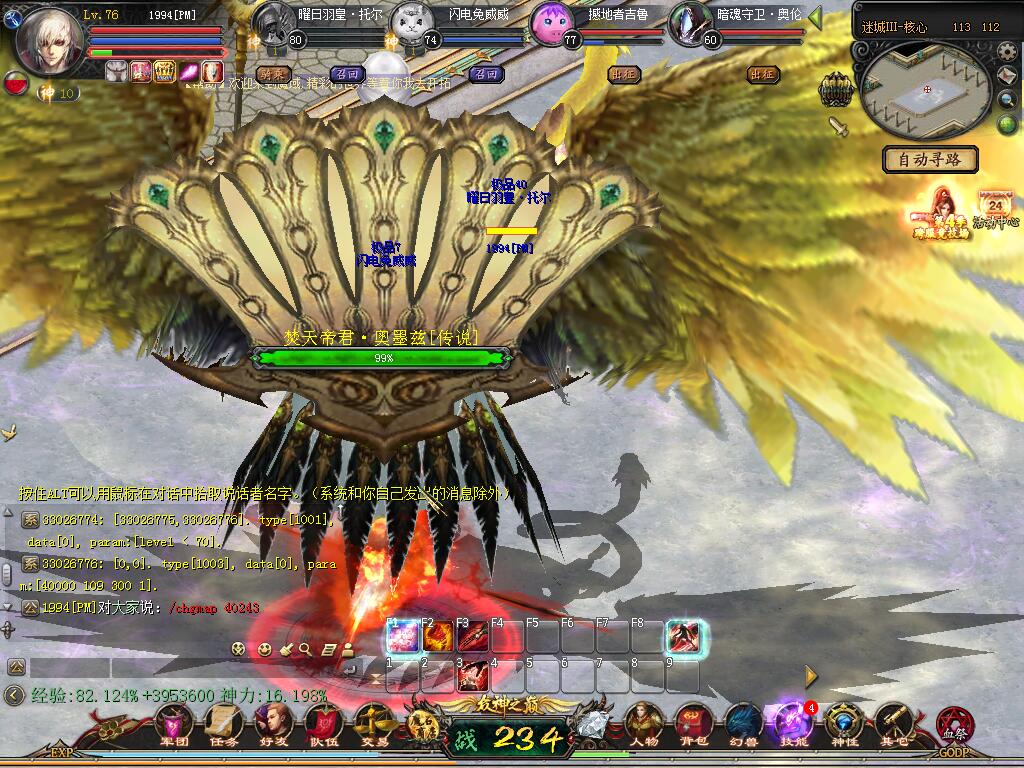The height and width of the screenshot is (768, 1024).
Task: Click 召回 recall button under 闪电兔威威
Action: [x=486, y=74]
